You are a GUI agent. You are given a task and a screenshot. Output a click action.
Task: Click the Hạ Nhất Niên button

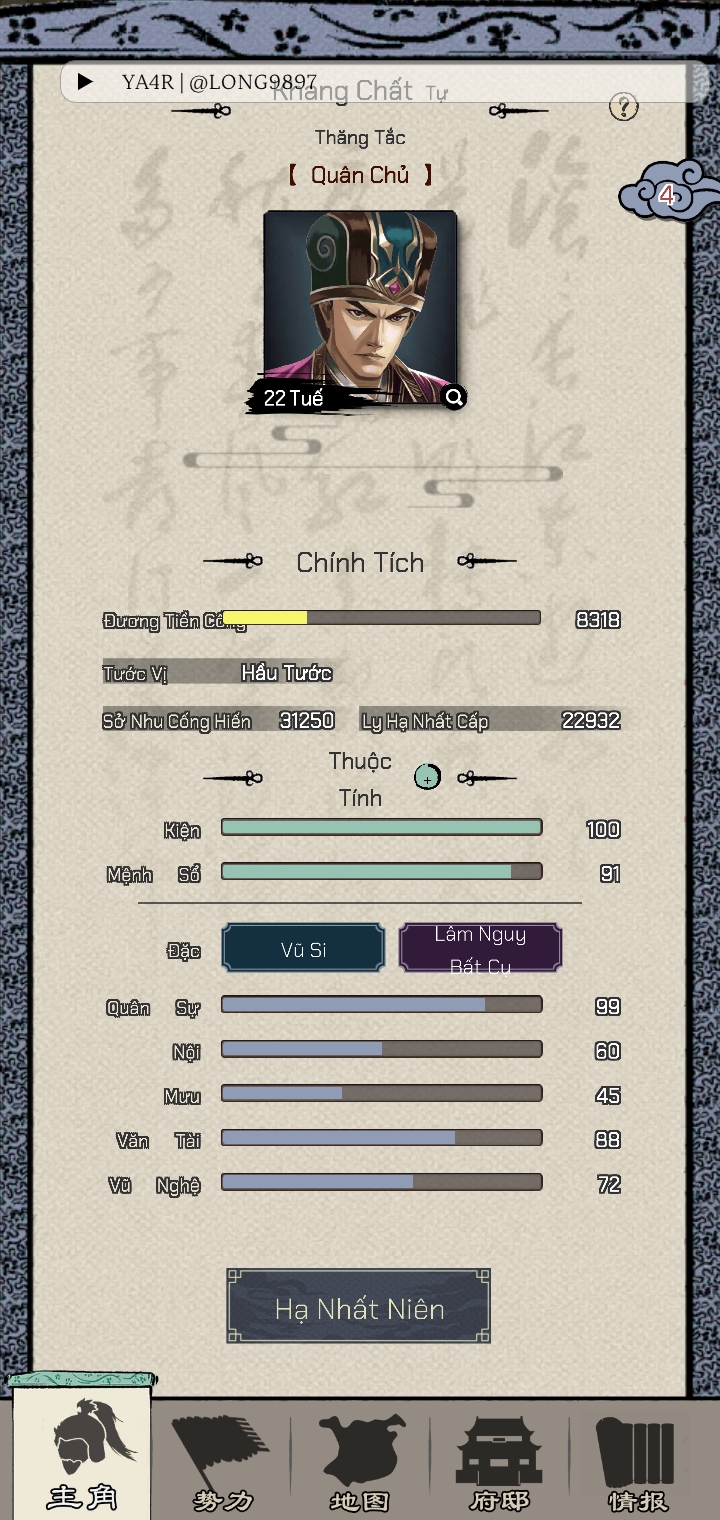(358, 1306)
